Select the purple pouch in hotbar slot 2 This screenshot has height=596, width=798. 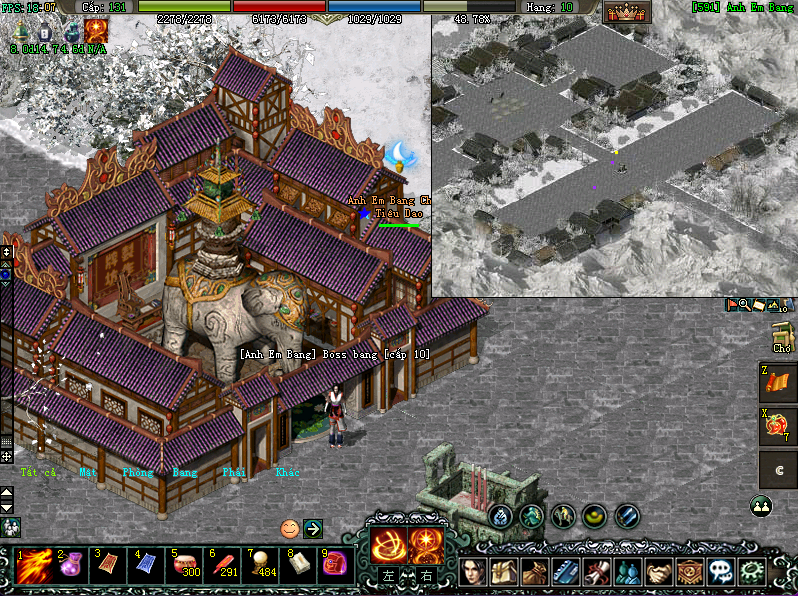point(71,568)
